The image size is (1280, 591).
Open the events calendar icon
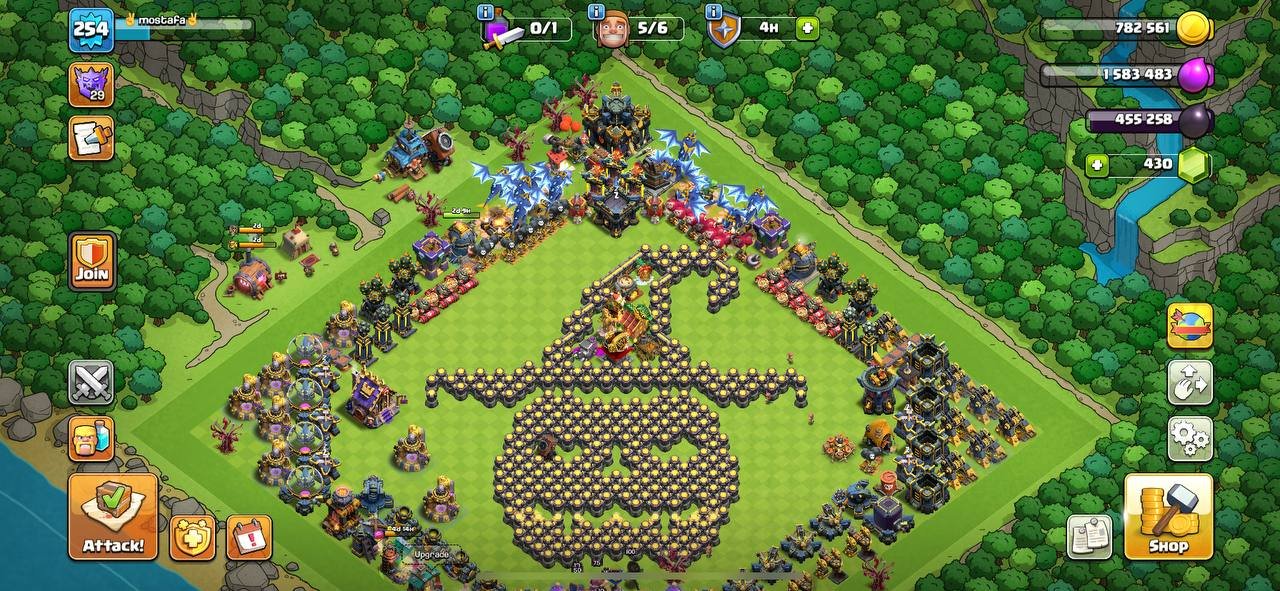[x=249, y=538]
